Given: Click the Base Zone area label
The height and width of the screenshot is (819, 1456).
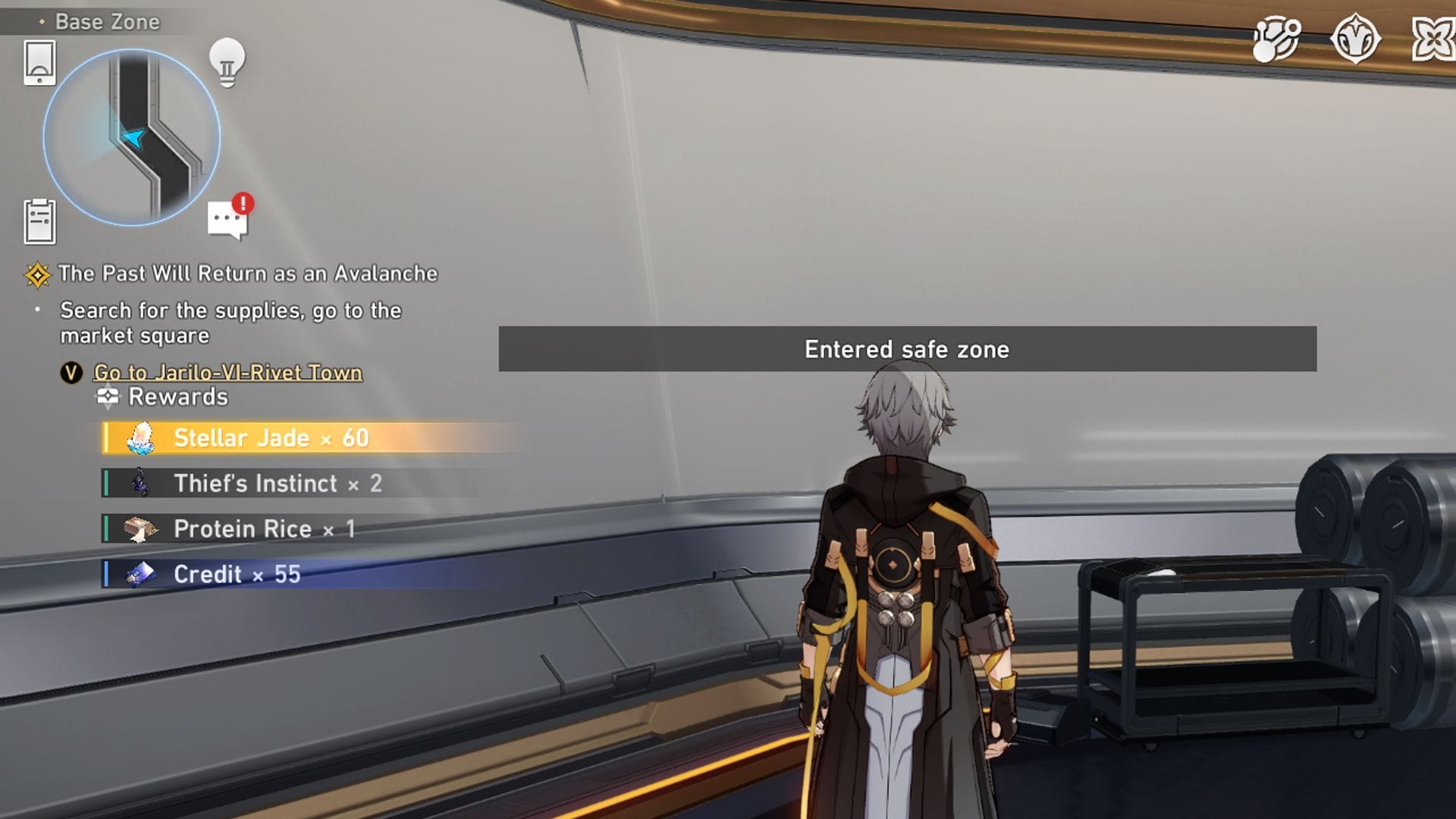Looking at the screenshot, I should [x=106, y=22].
